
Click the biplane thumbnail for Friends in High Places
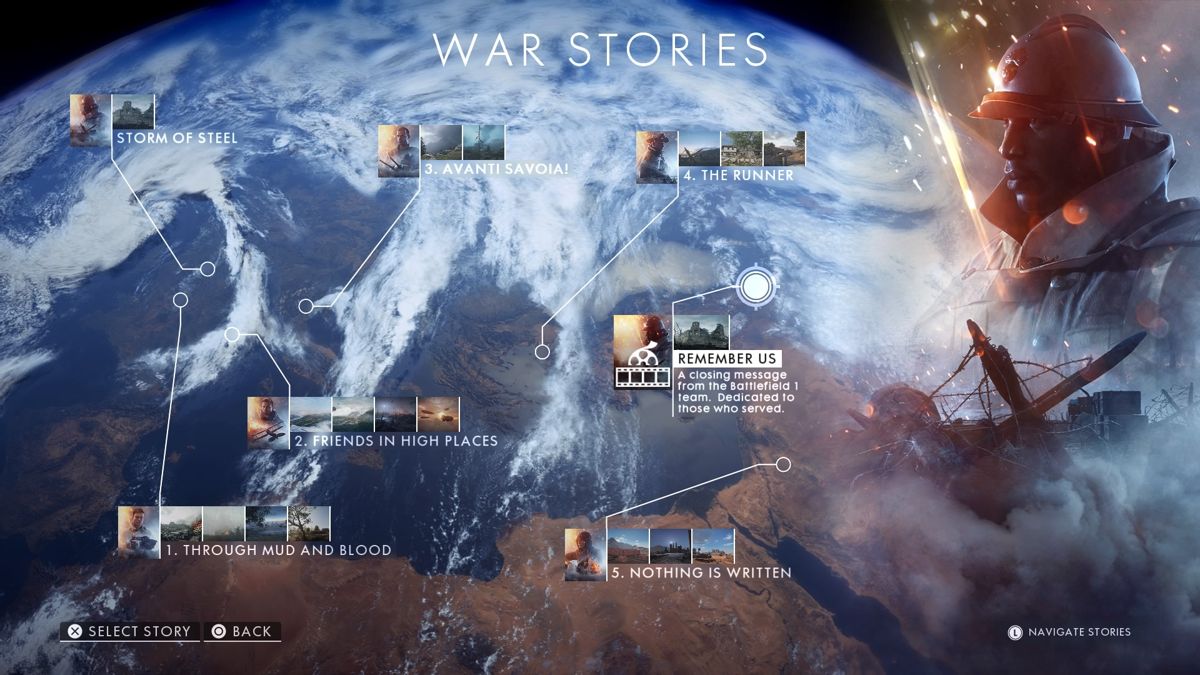(x=268, y=422)
